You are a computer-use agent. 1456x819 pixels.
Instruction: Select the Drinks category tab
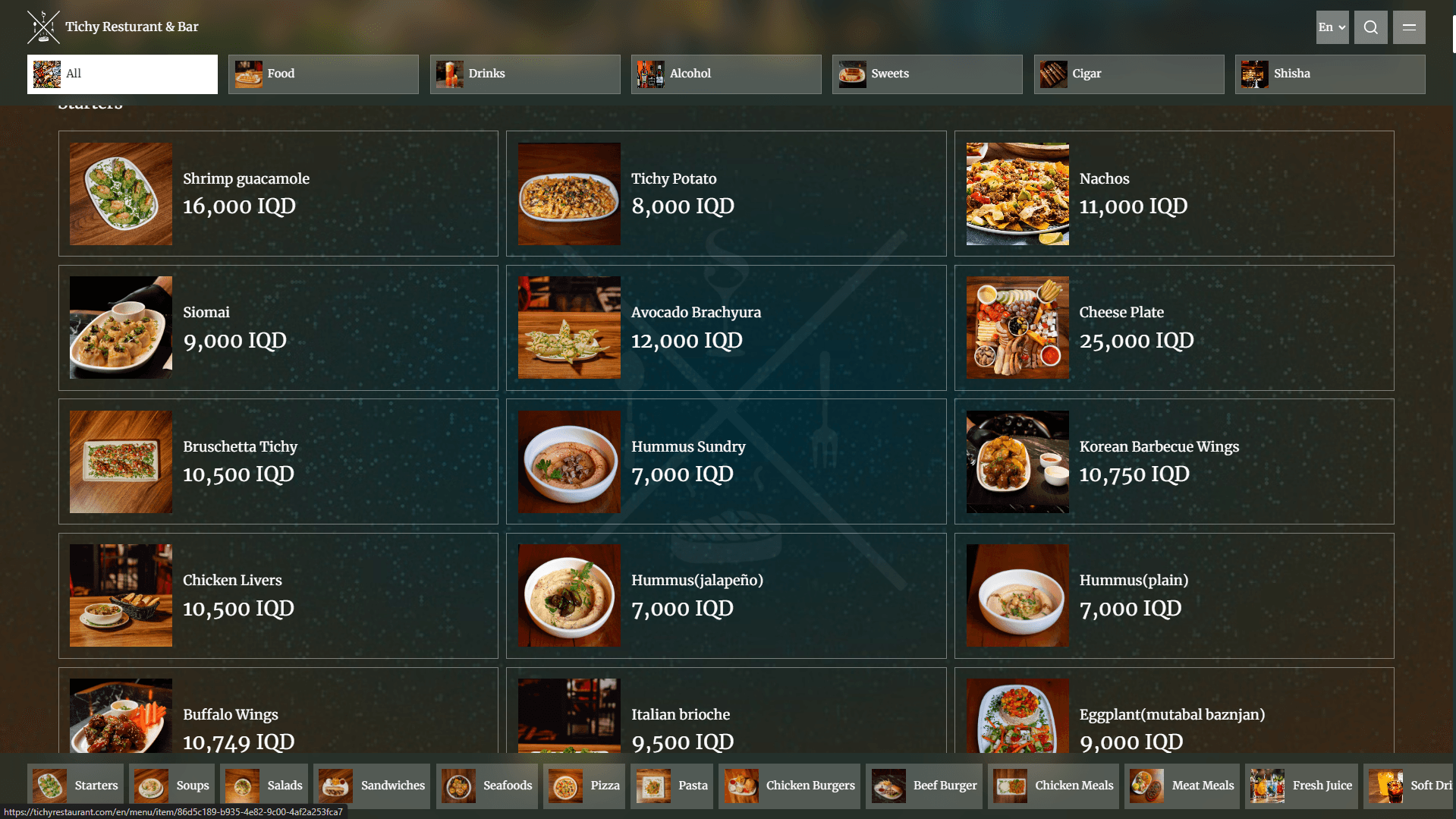click(x=524, y=74)
